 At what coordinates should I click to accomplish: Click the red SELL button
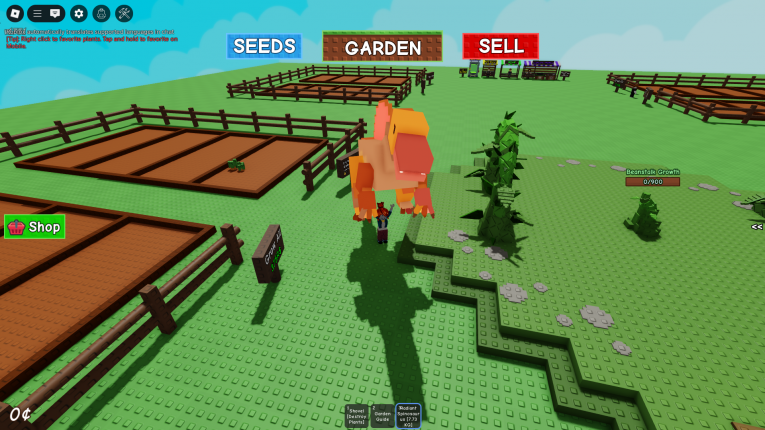[500, 46]
